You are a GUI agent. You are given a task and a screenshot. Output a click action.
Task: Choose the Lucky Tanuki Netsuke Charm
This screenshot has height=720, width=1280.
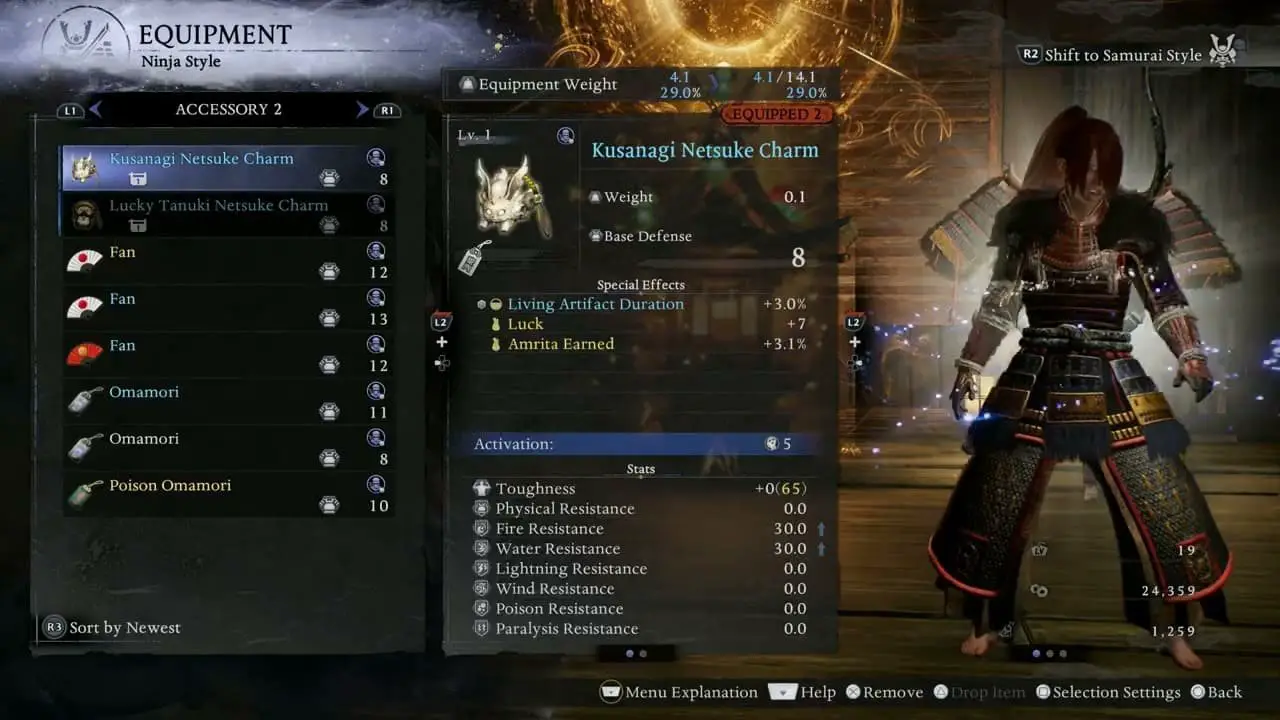(226, 214)
